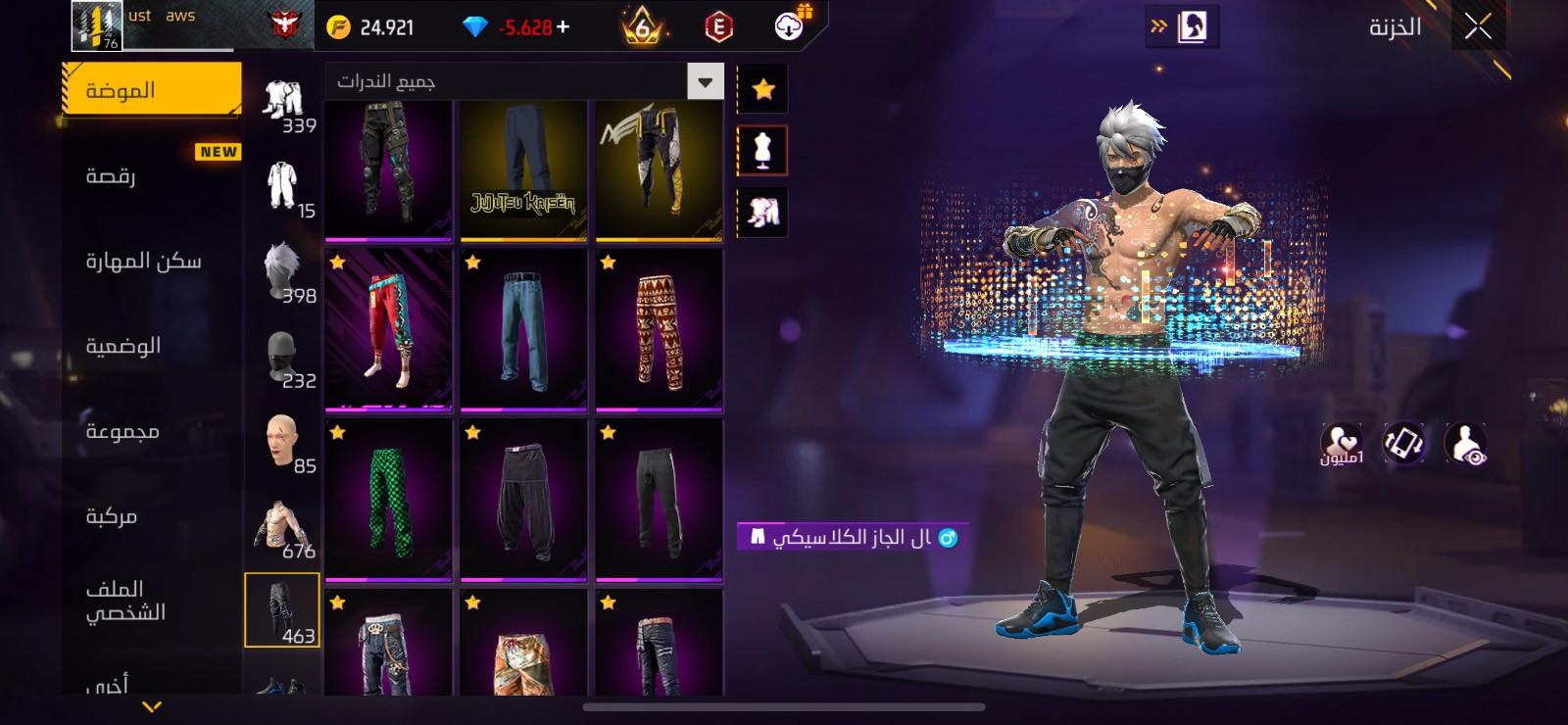Add diamonds with the plus button
Viewport: 1568px width, 725px height.
(x=563, y=27)
